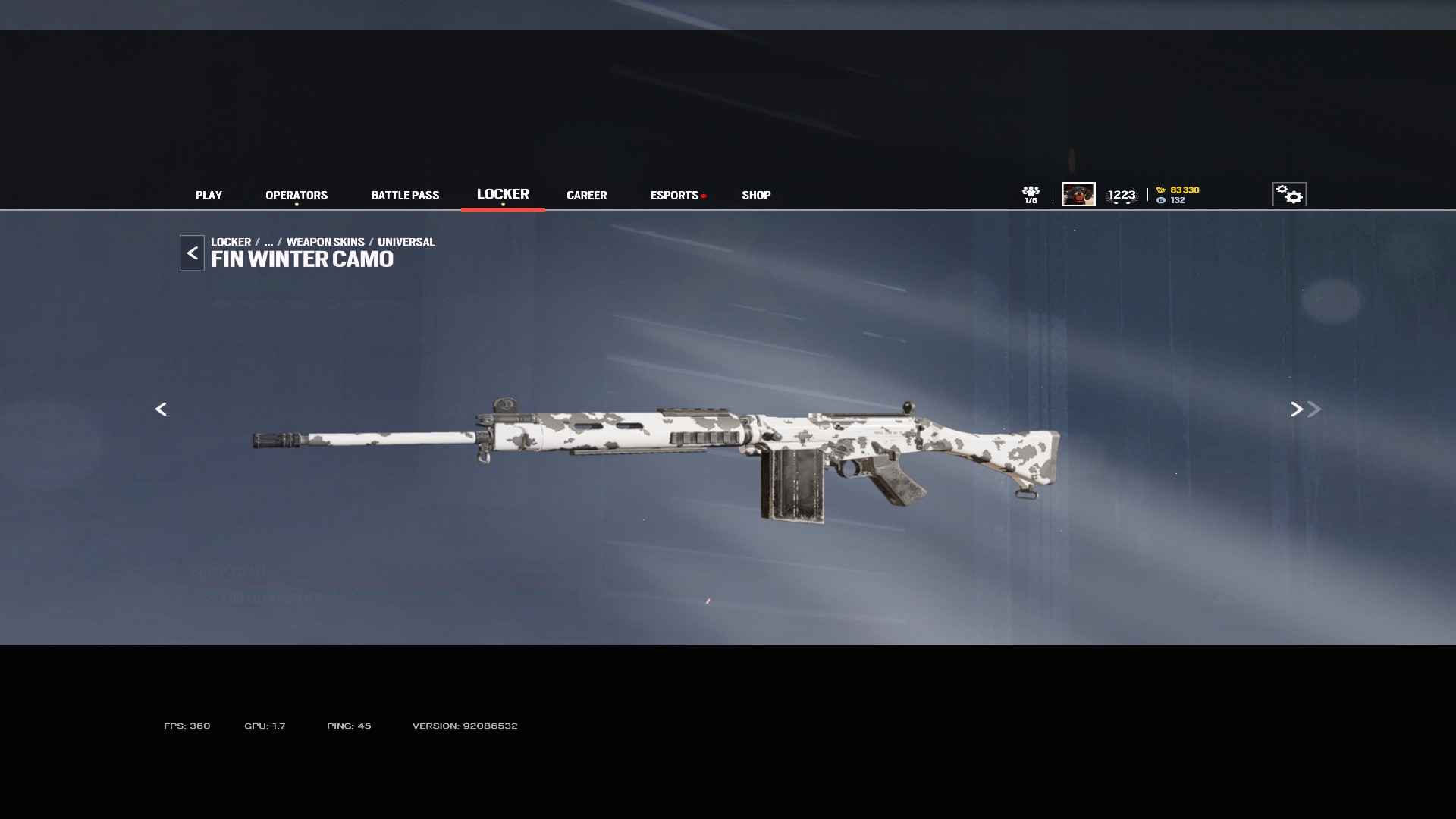Select the Locker tab
The height and width of the screenshot is (819, 1456).
503,194
